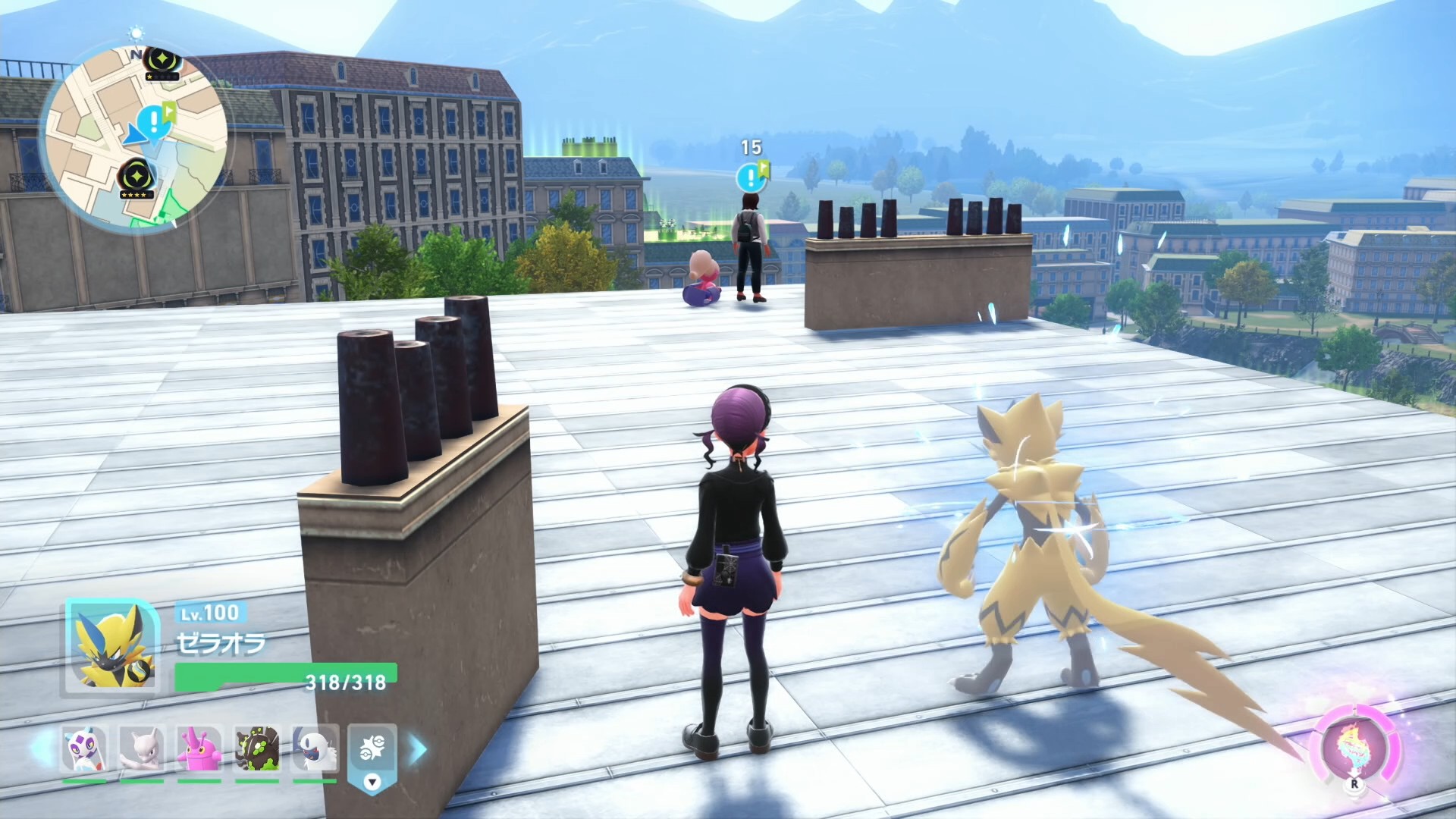
Task: Select the four-star marker on the minimap
Action: [136, 179]
